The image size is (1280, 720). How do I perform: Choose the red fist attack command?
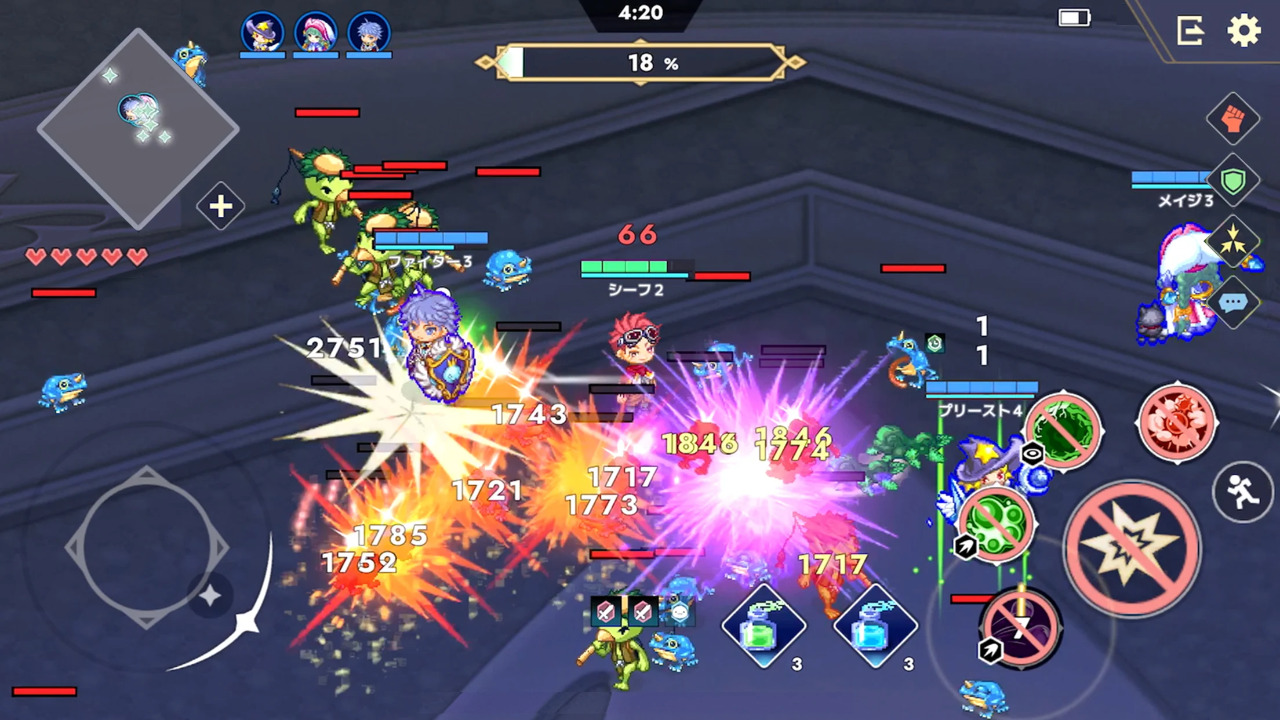pyautogui.click(x=1233, y=119)
